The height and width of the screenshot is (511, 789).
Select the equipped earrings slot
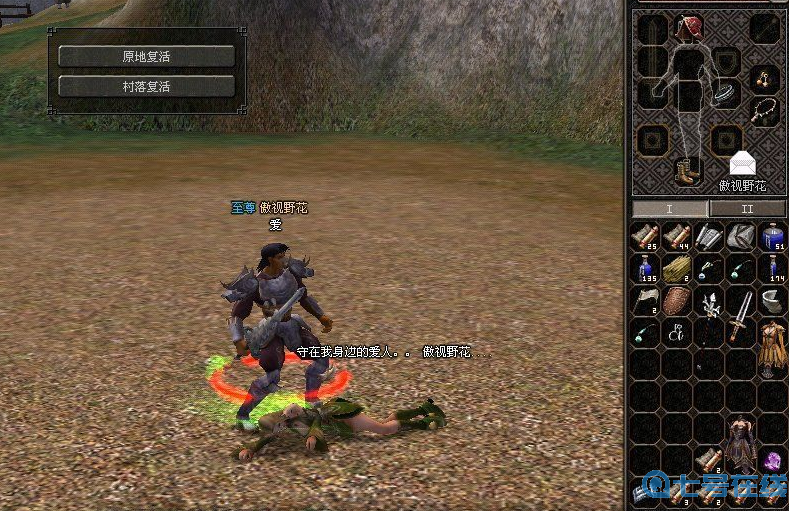(765, 80)
